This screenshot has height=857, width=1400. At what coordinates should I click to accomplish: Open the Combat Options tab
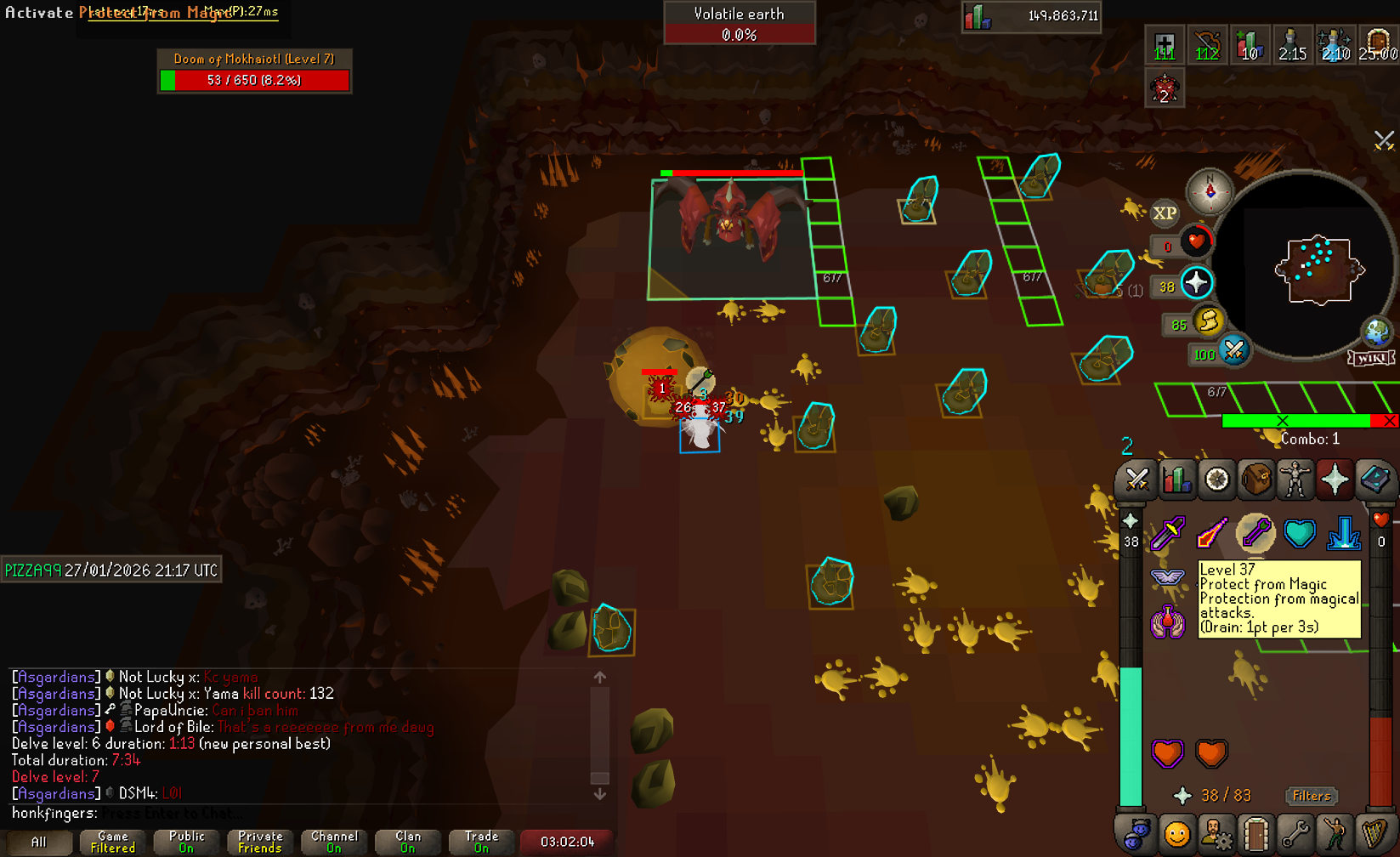(x=1136, y=480)
